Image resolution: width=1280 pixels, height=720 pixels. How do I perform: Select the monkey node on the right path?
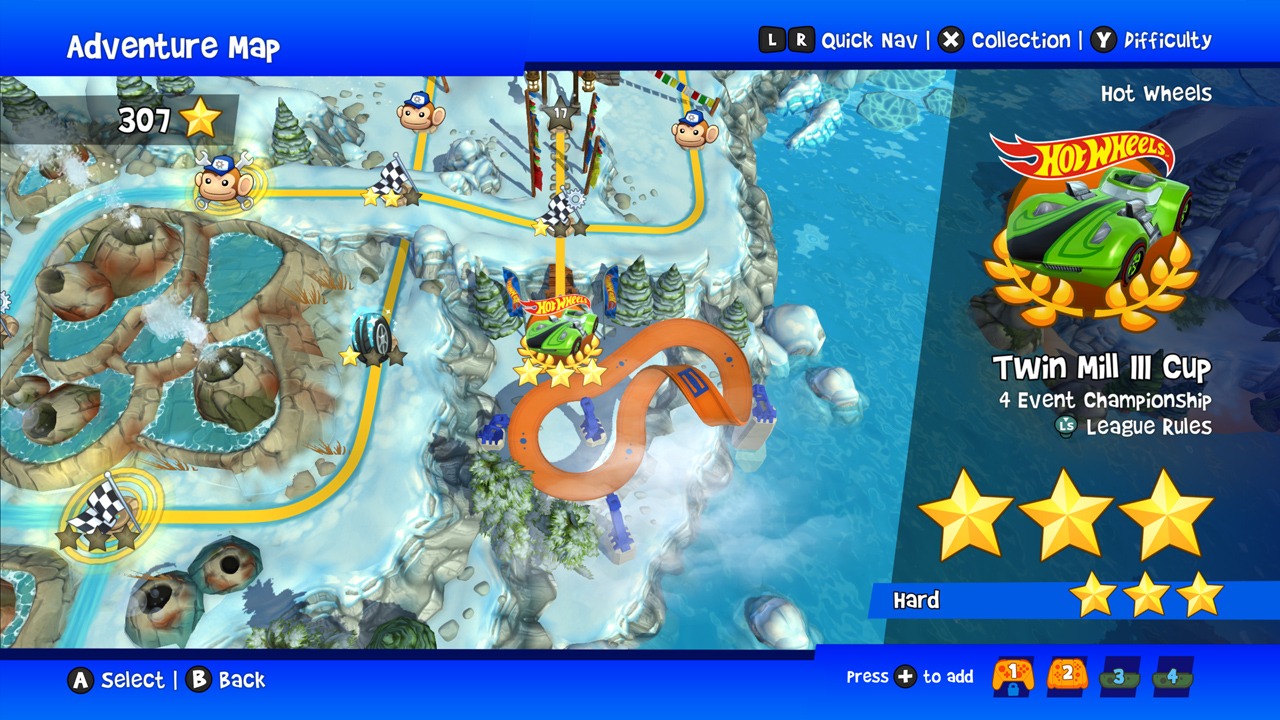pos(690,130)
